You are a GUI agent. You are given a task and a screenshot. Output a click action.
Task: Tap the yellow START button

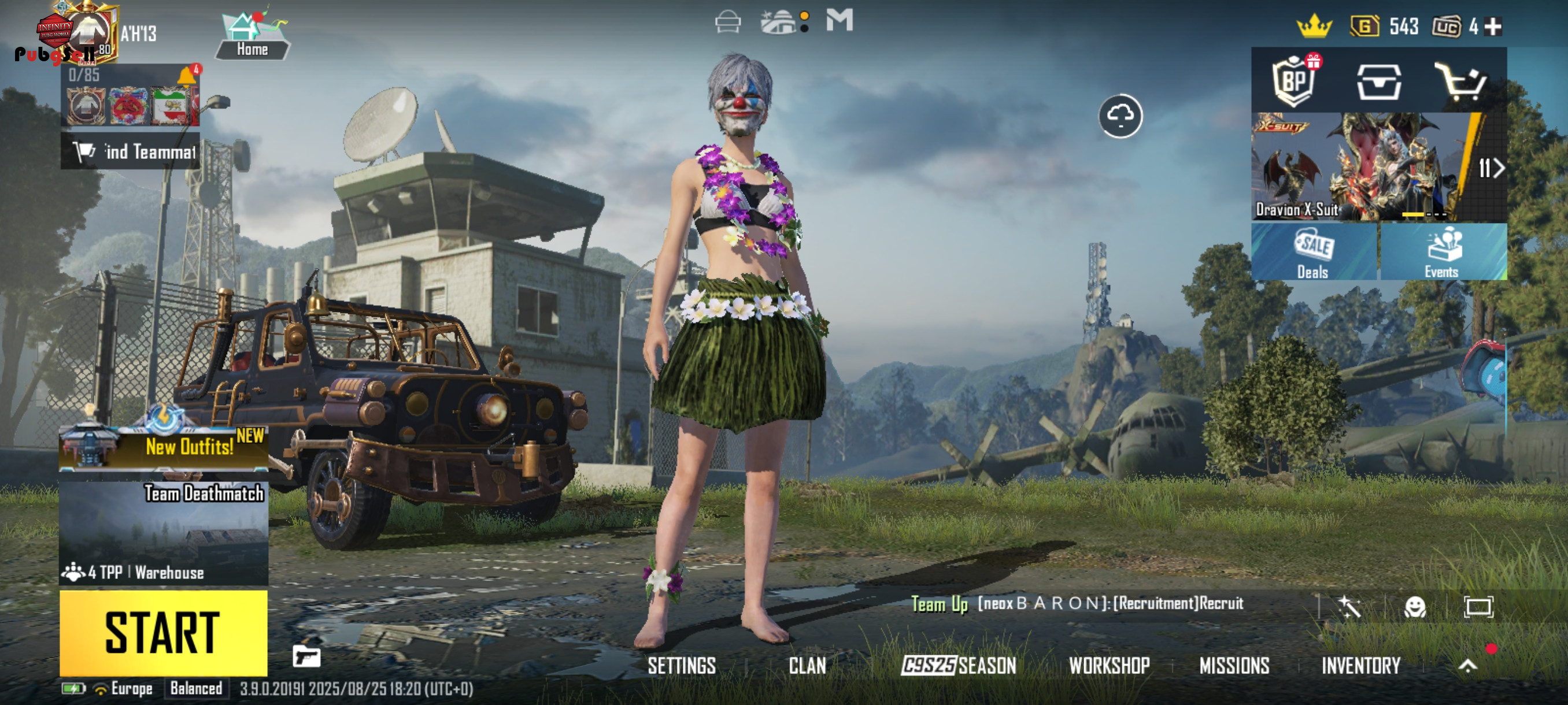point(163,633)
